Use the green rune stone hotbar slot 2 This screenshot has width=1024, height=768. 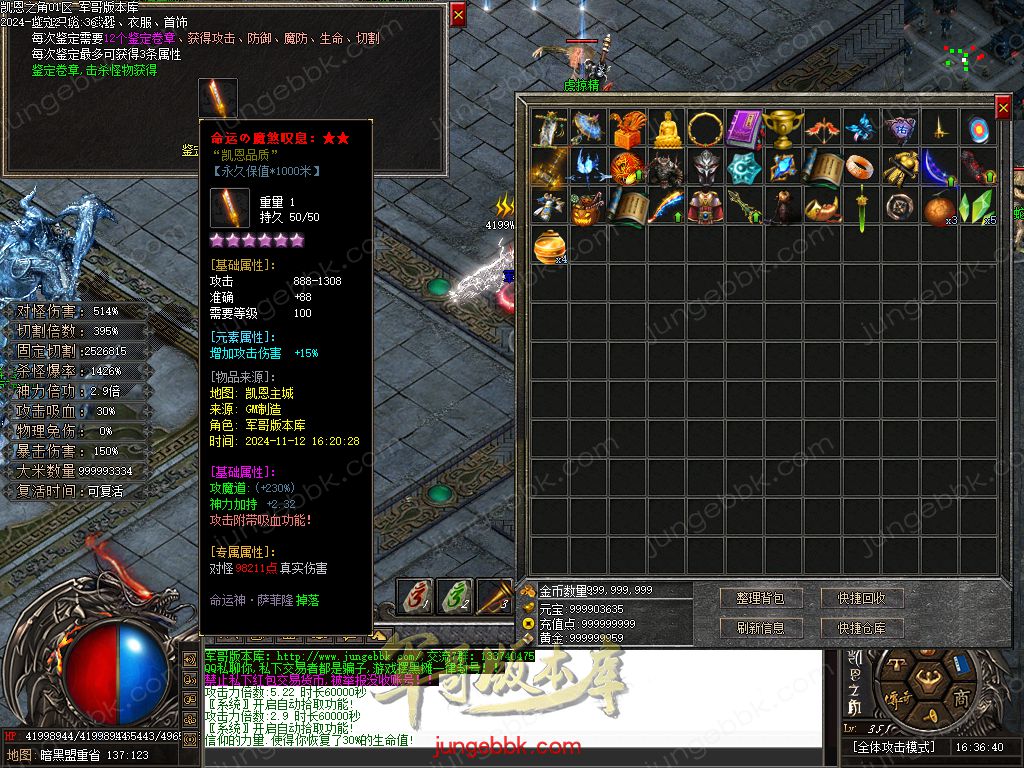tap(455, 596)
